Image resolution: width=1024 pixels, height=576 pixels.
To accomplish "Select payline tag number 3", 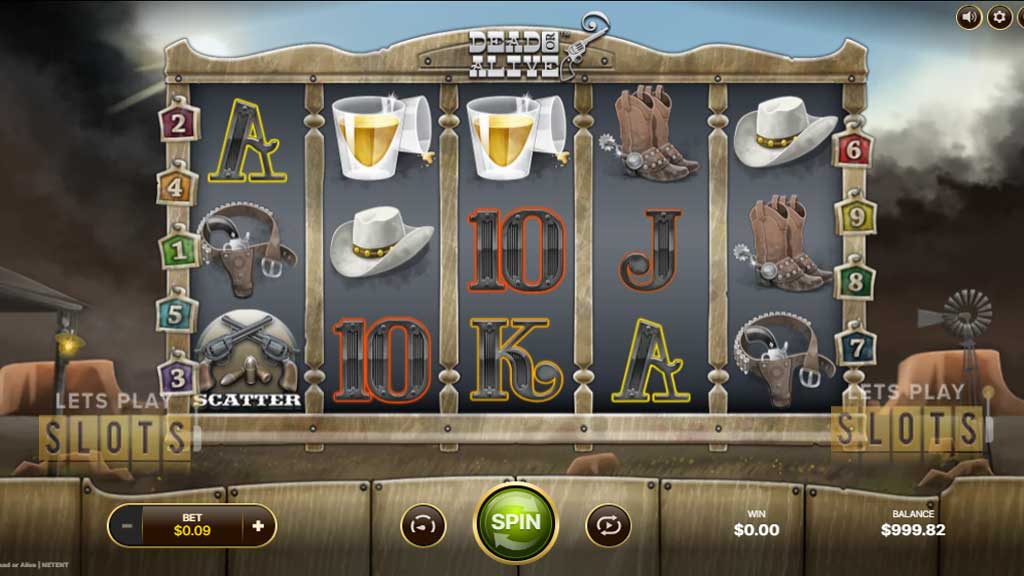I will coord(177,377).
